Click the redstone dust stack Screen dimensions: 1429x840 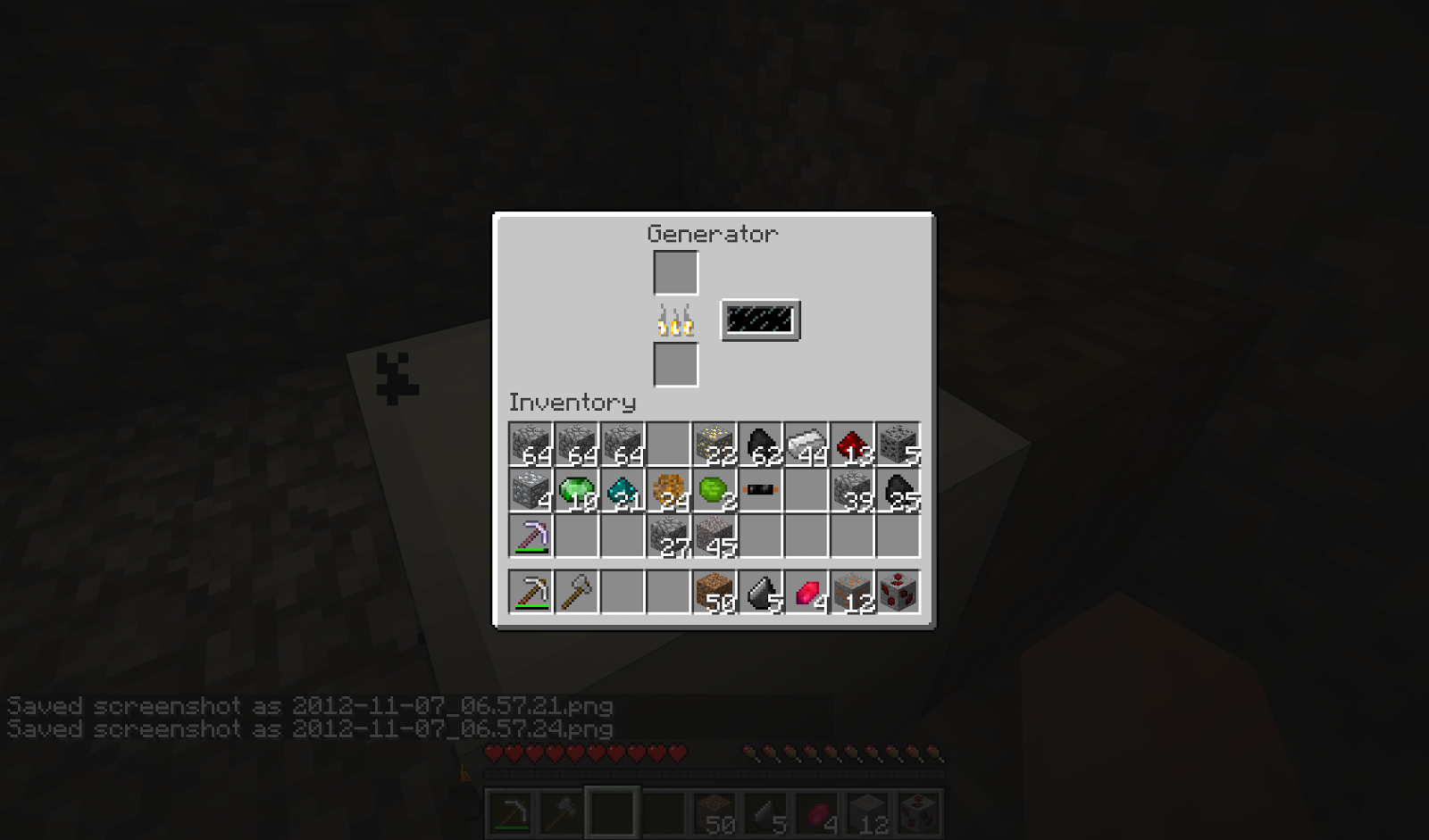(853, 442)
